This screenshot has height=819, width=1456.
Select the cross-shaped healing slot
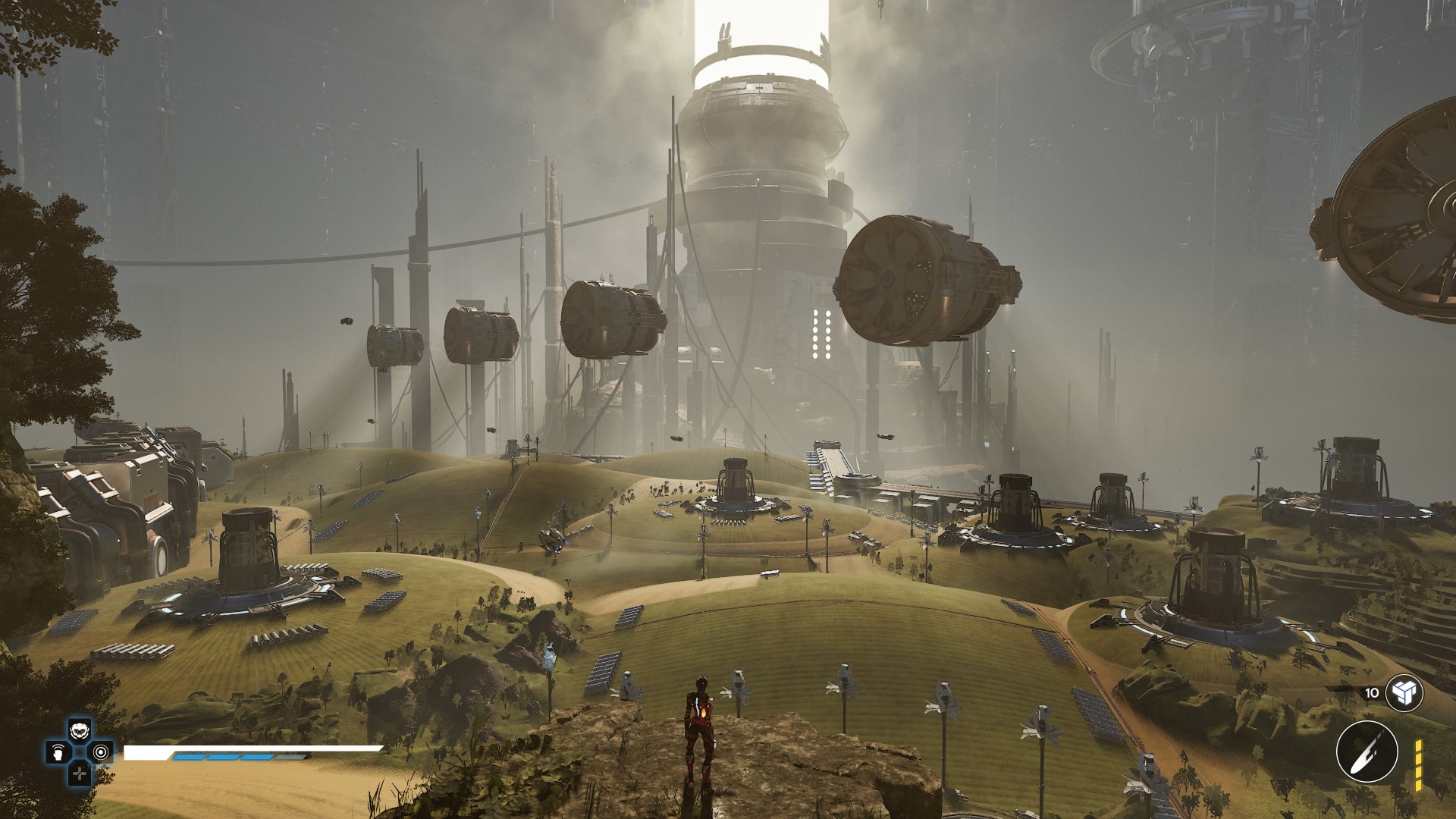(79, 773)
